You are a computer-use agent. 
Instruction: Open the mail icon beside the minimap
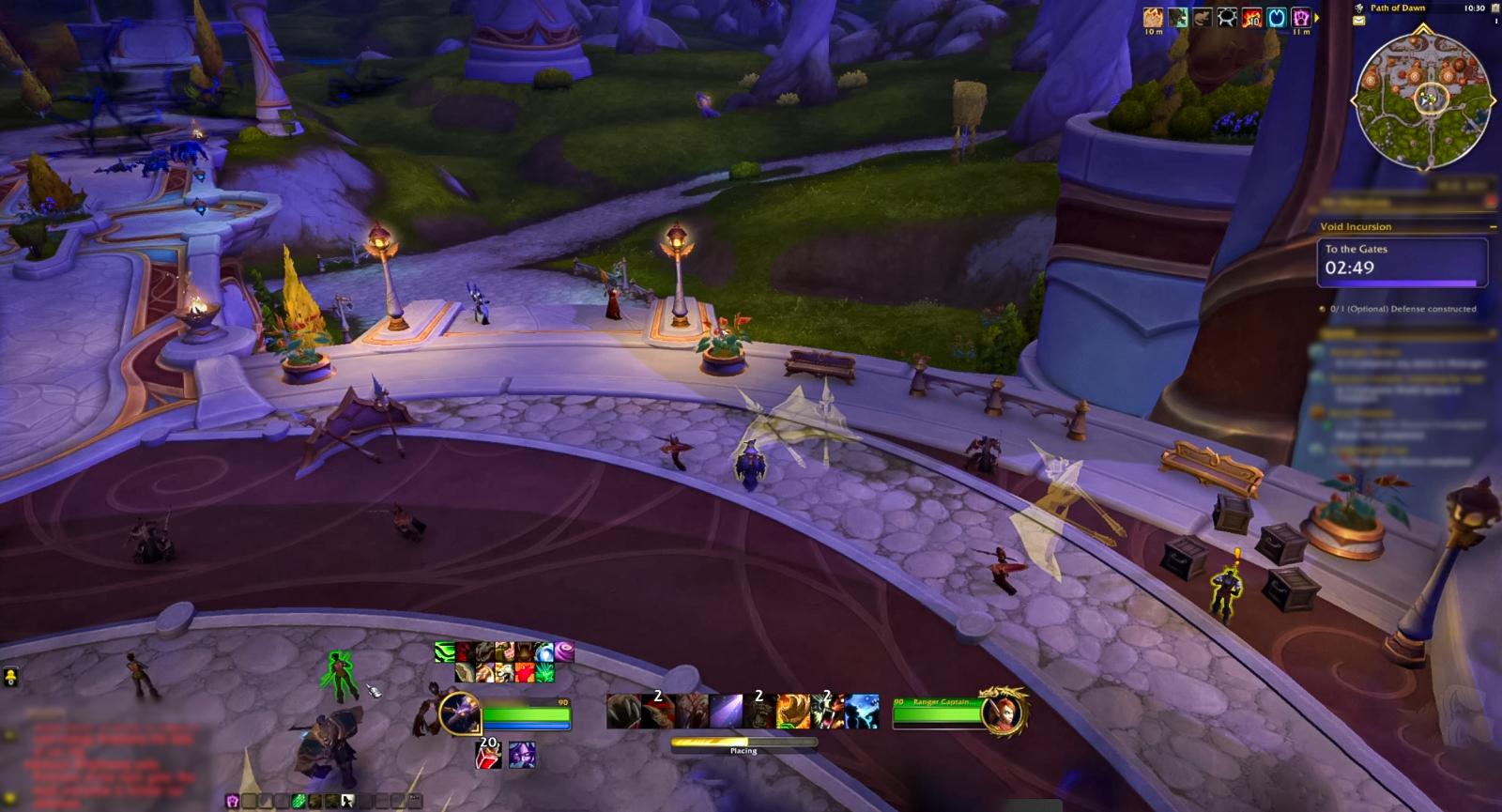point(1358,21)
